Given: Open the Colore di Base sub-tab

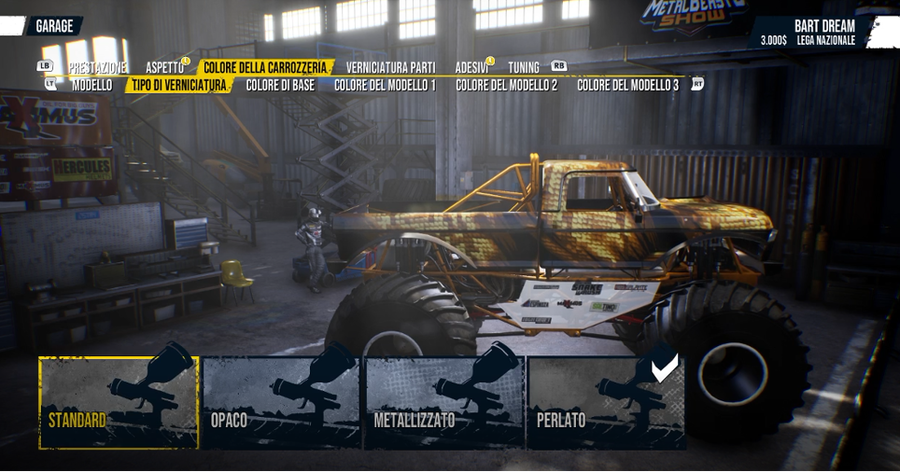Looking at the screenshot, I should coord(280,85).
